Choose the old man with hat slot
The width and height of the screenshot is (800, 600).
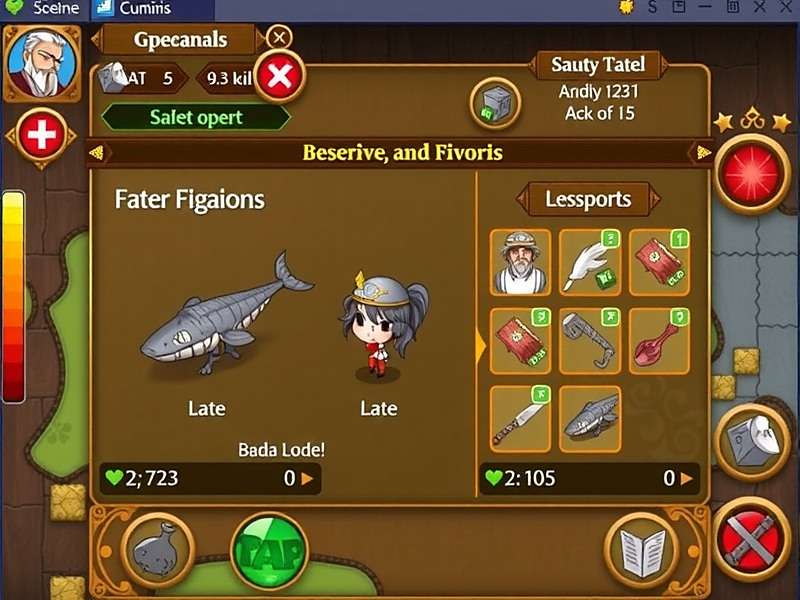coord(520,262)
